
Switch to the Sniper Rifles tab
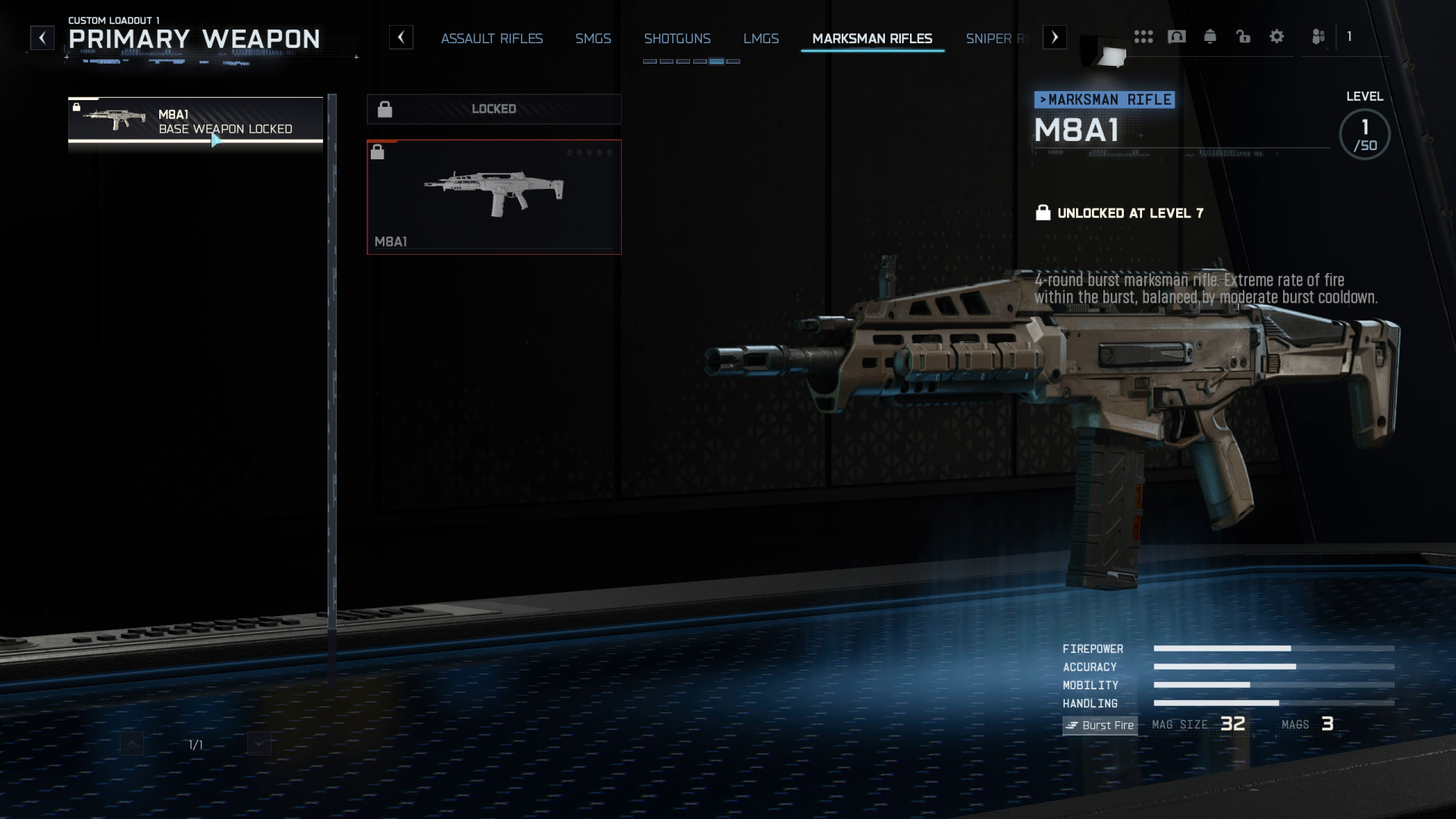click(x=996, y=39)
